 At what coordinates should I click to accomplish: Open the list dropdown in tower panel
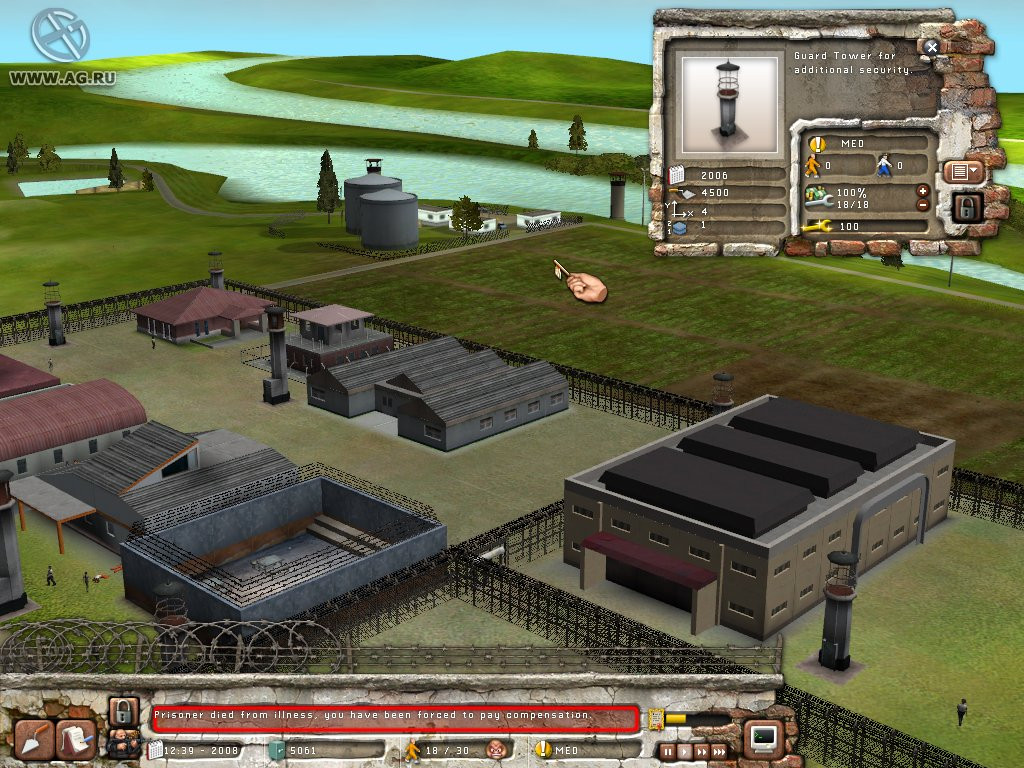pos(964,171)
